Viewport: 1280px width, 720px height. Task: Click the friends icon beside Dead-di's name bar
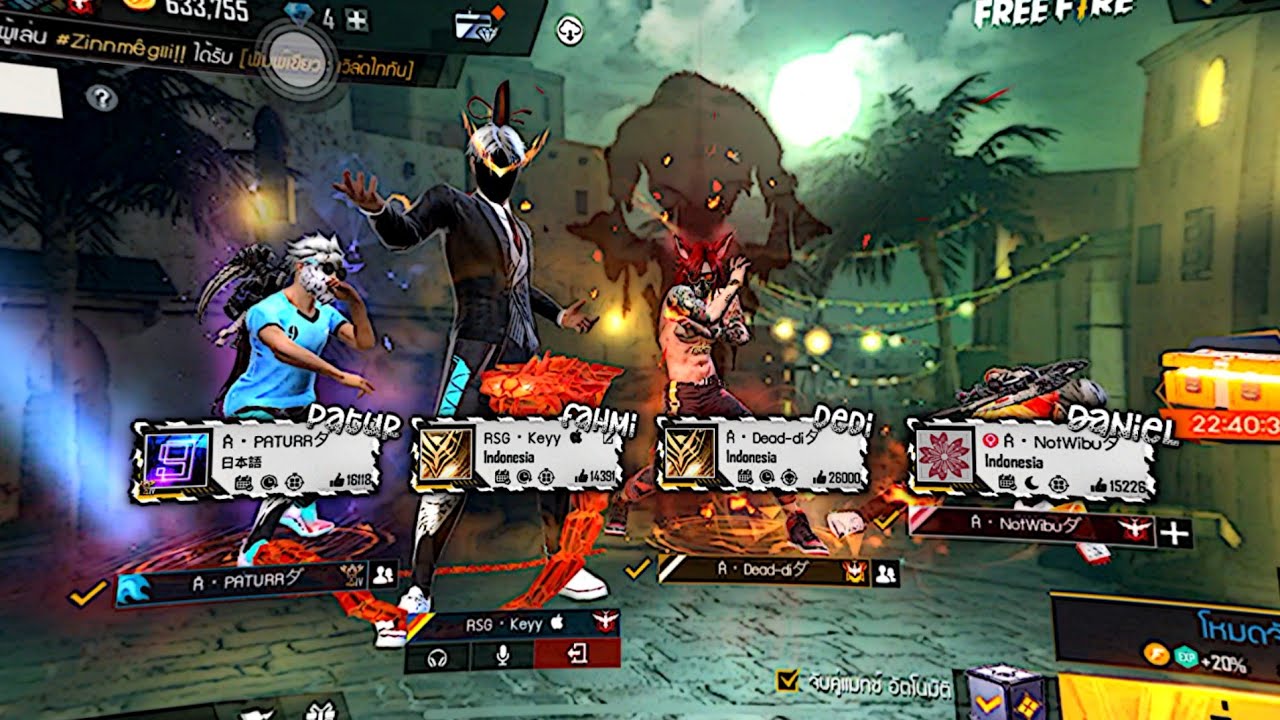tap(885, 573)
